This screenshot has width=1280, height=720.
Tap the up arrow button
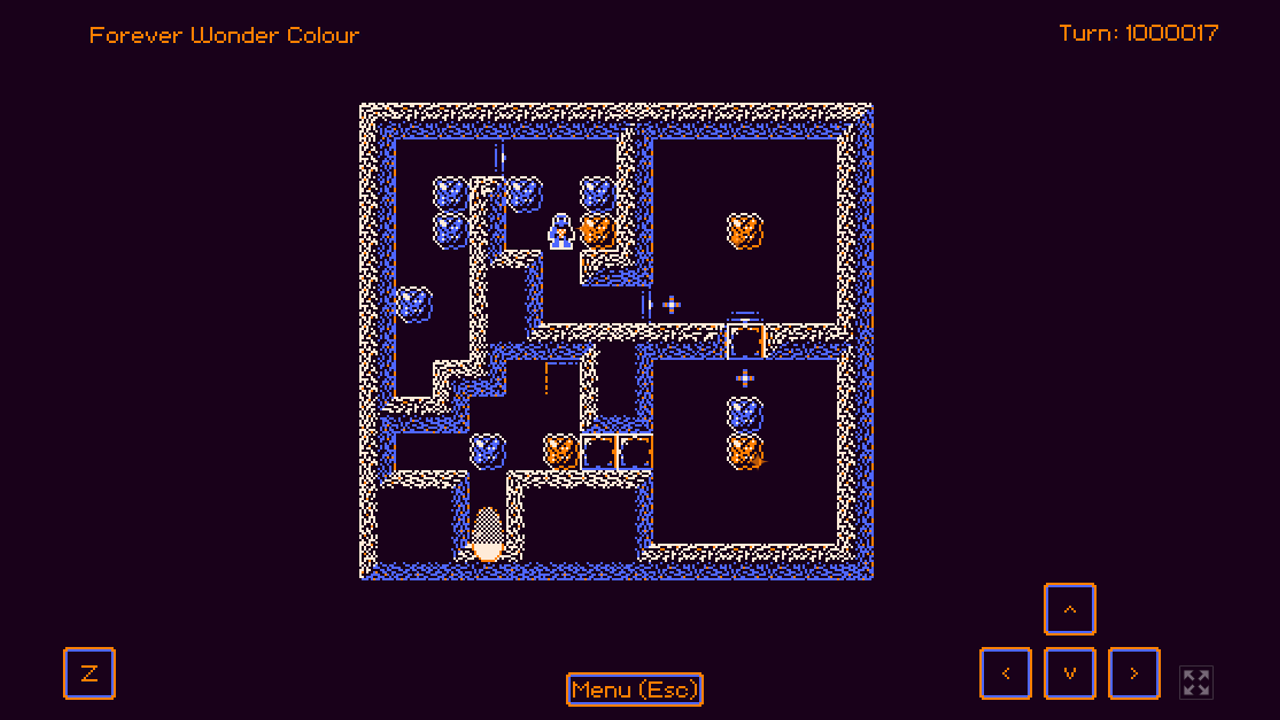coord(1070,609)
